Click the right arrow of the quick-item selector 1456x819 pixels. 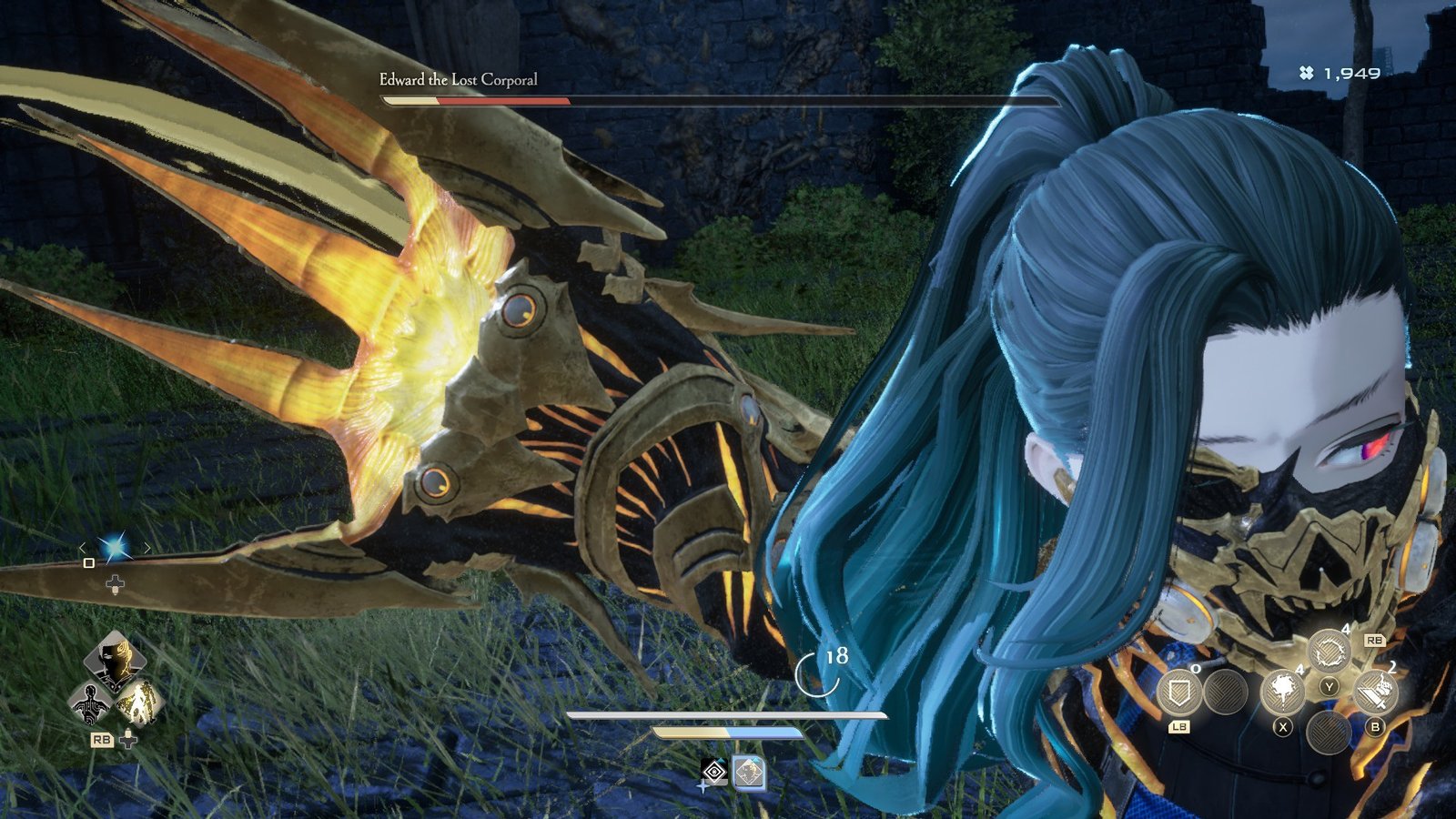147,547
